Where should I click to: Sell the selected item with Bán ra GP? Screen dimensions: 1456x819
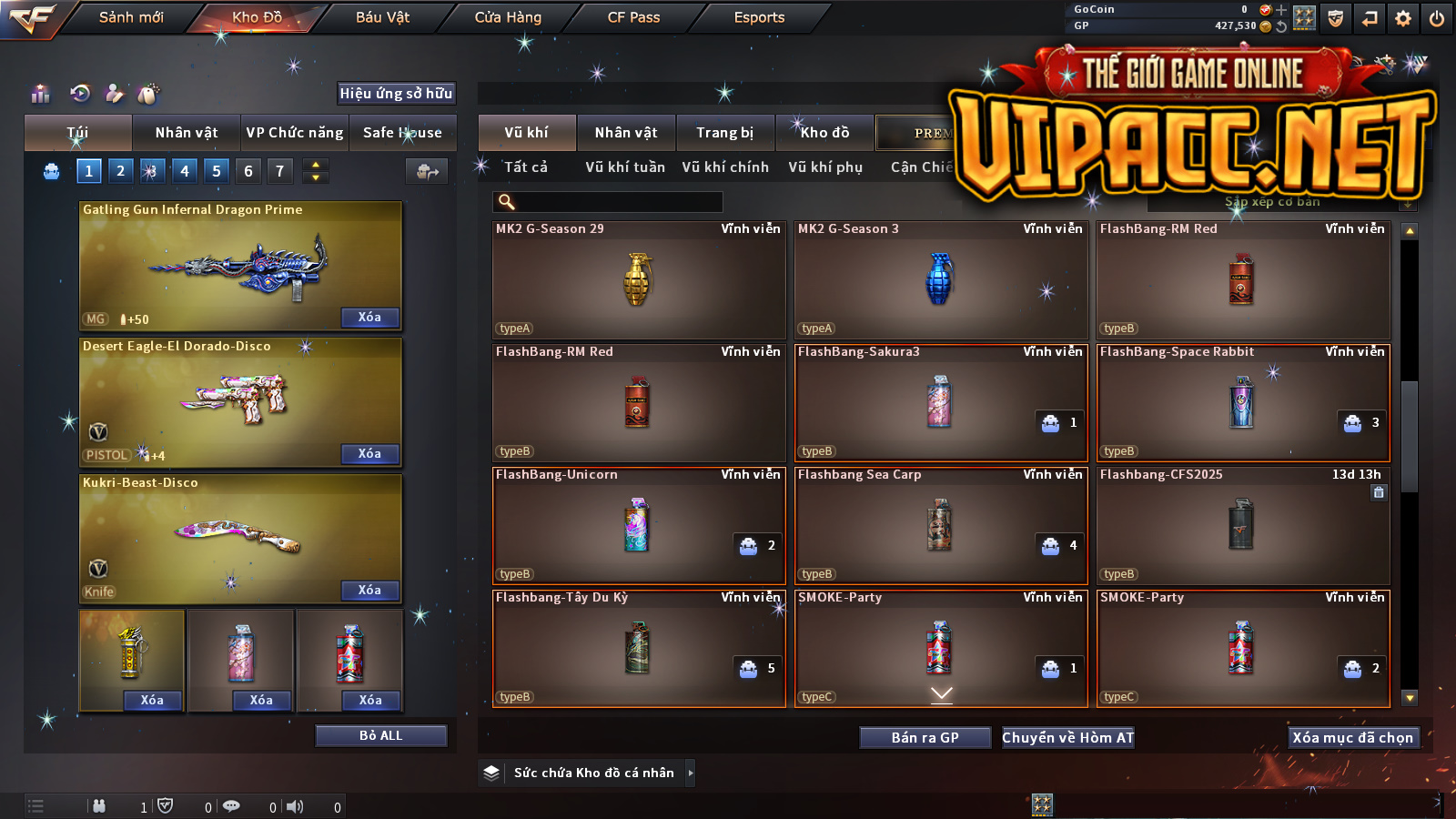(x=925, y=737)
